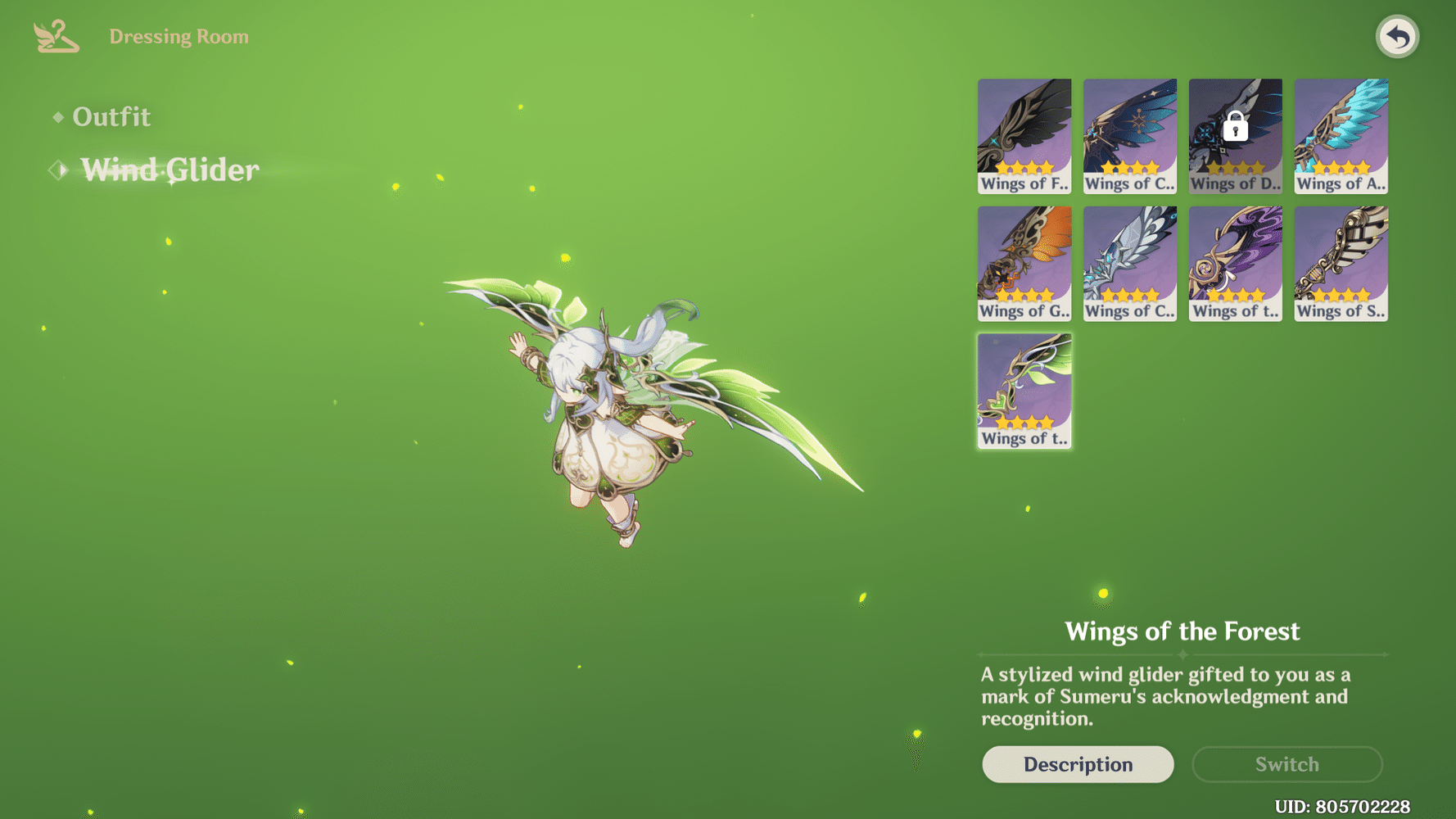Choose the starry dark blue Wings of C.. glider
The width and height of the screenshot is (1456, 819).
(x=1130, y=136)
